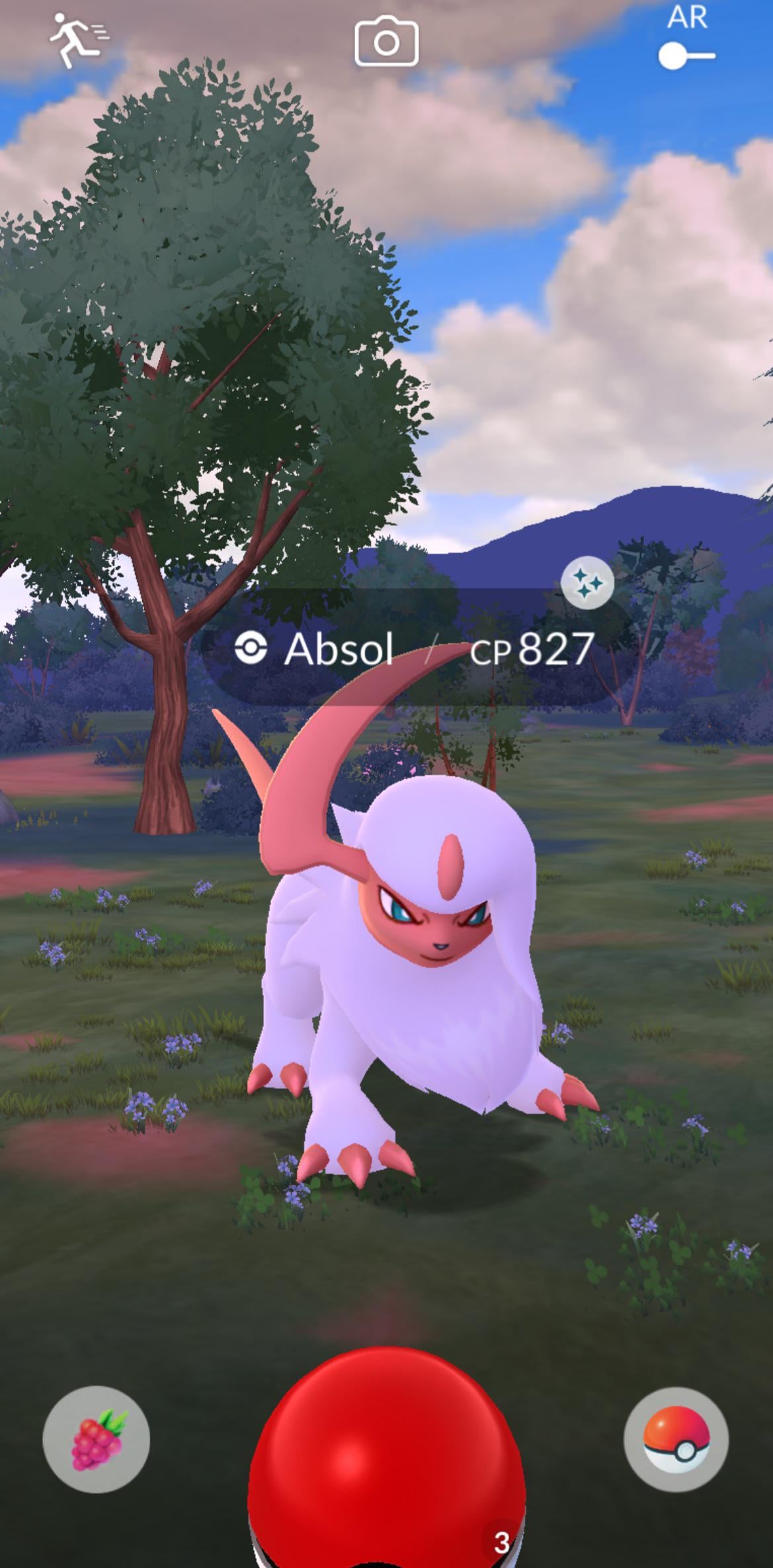Open the camera to take a snapshot

[386, 42]
